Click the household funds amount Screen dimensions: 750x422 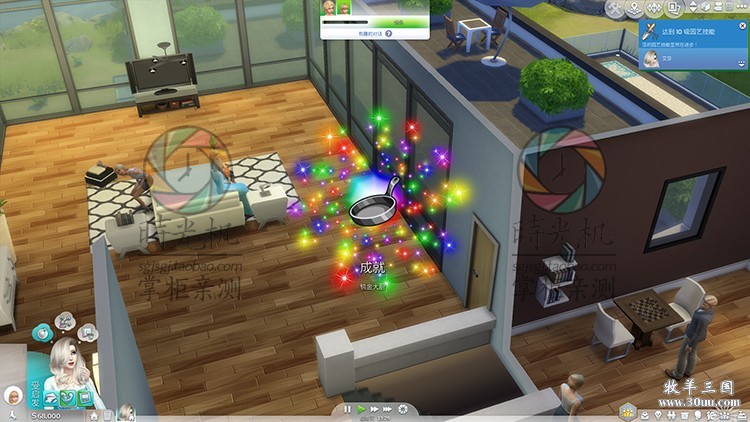(45, 414)
